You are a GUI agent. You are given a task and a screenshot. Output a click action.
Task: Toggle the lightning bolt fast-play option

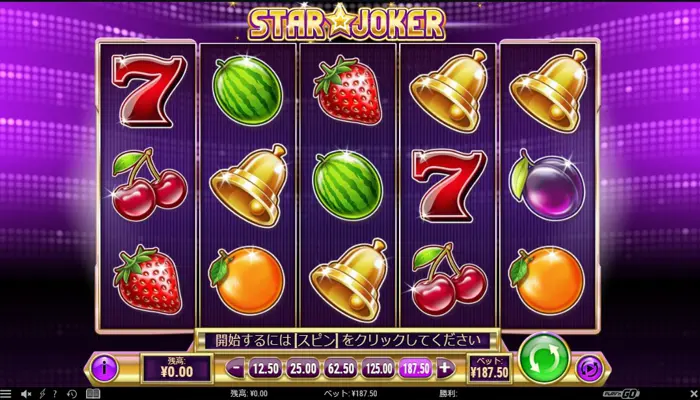[41, 394]
